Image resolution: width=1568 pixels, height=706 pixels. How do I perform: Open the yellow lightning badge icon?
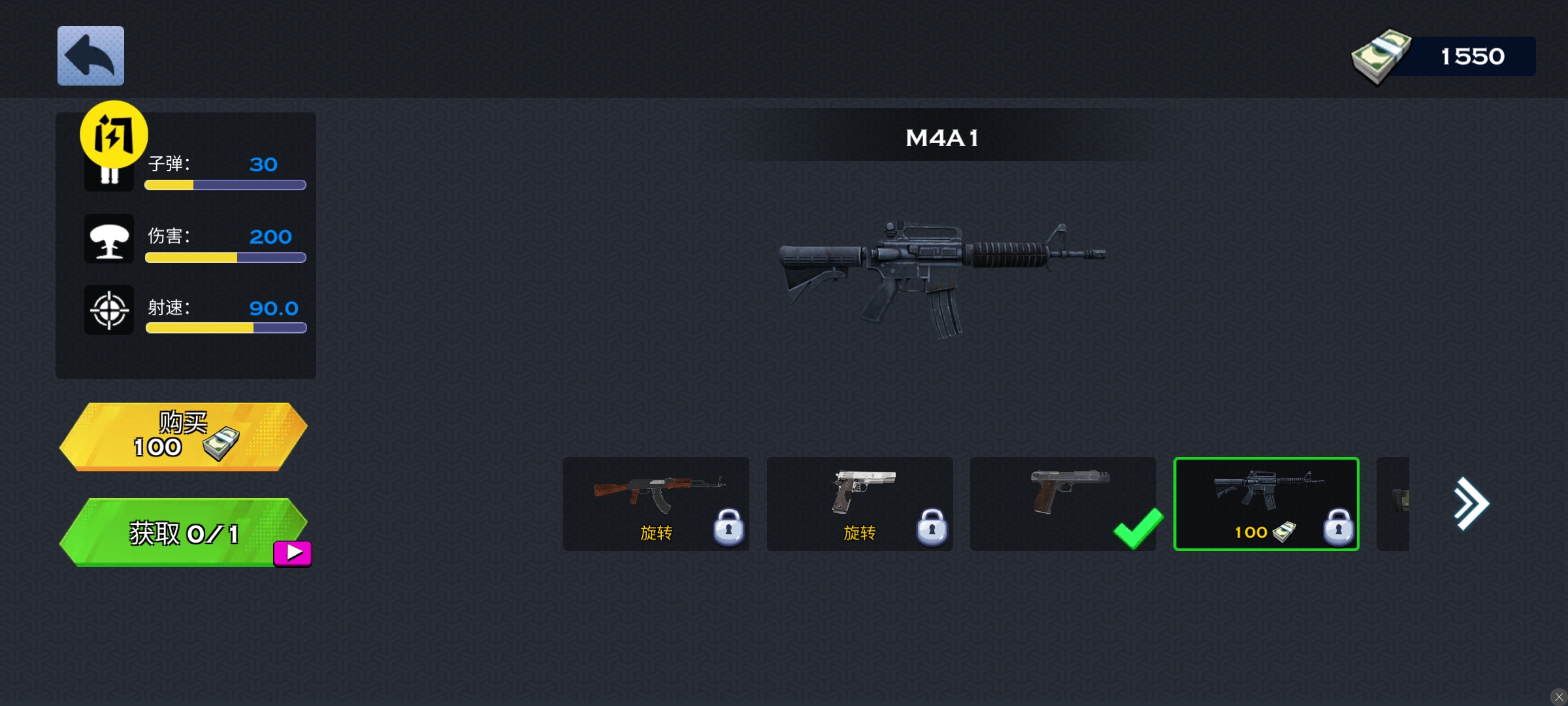(x=114, y=135)
